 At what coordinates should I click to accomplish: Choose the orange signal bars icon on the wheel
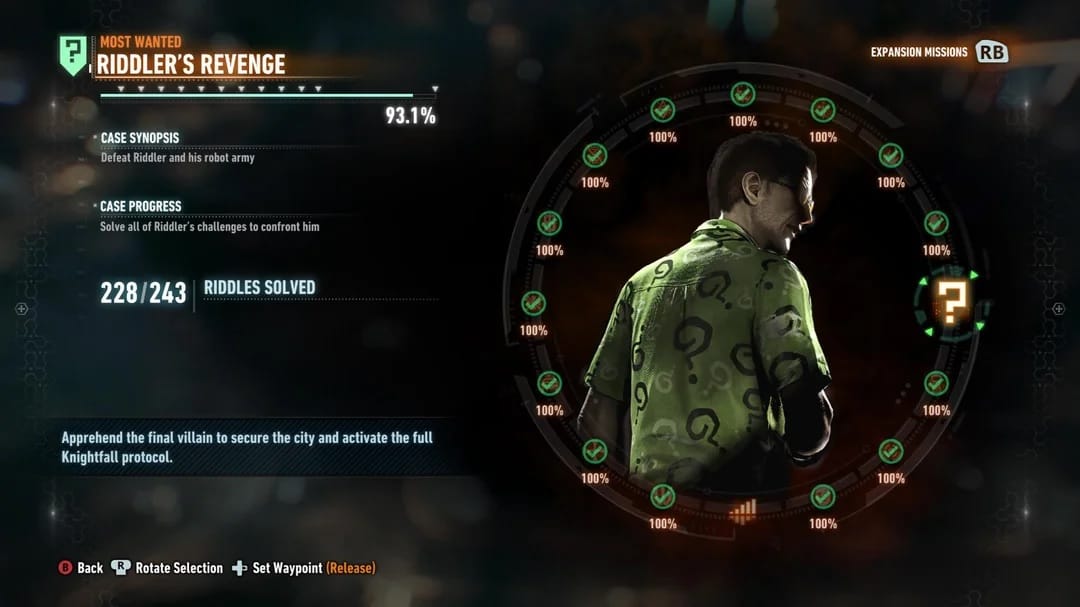point(742,511)
